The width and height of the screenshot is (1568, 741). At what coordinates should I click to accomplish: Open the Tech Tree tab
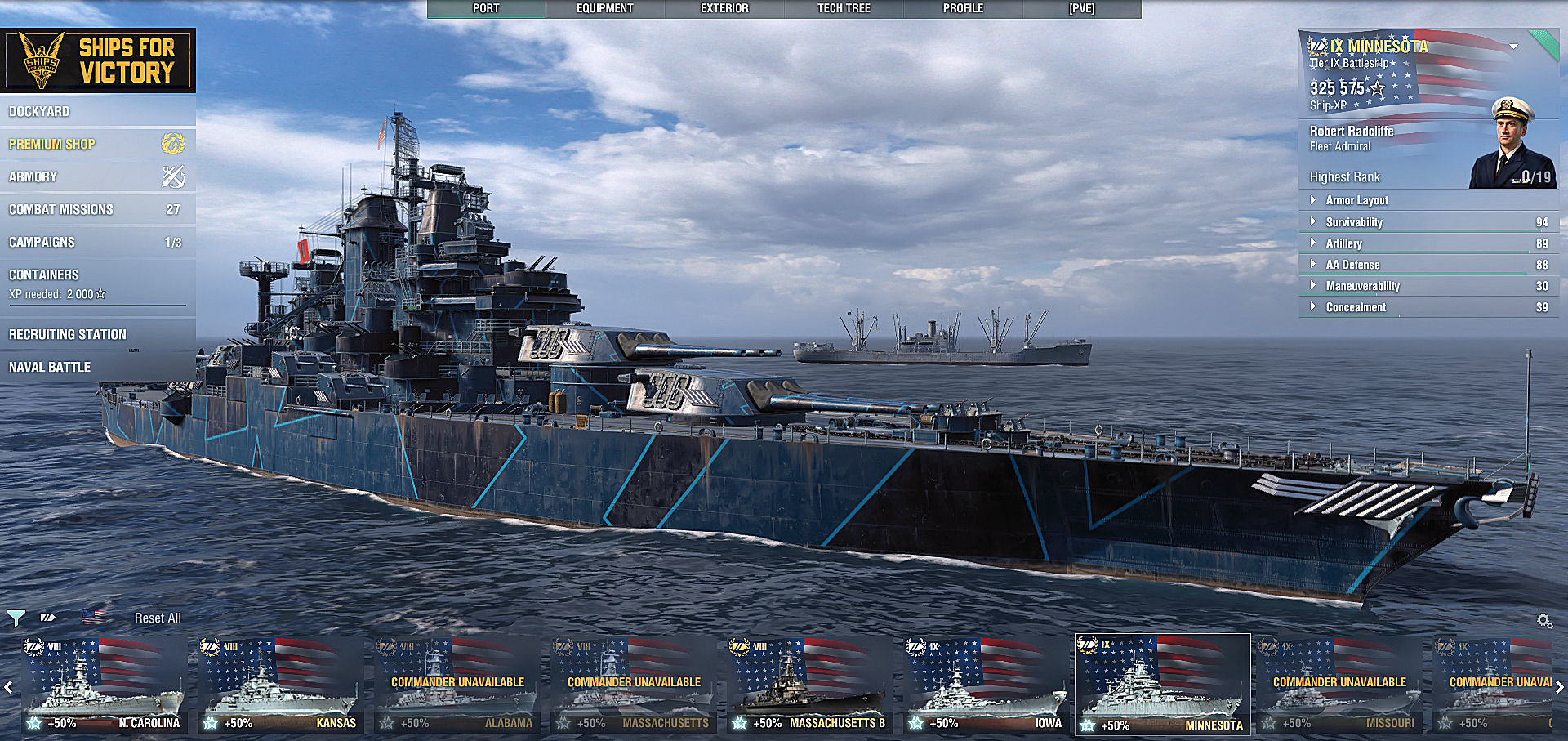(844, 9)
